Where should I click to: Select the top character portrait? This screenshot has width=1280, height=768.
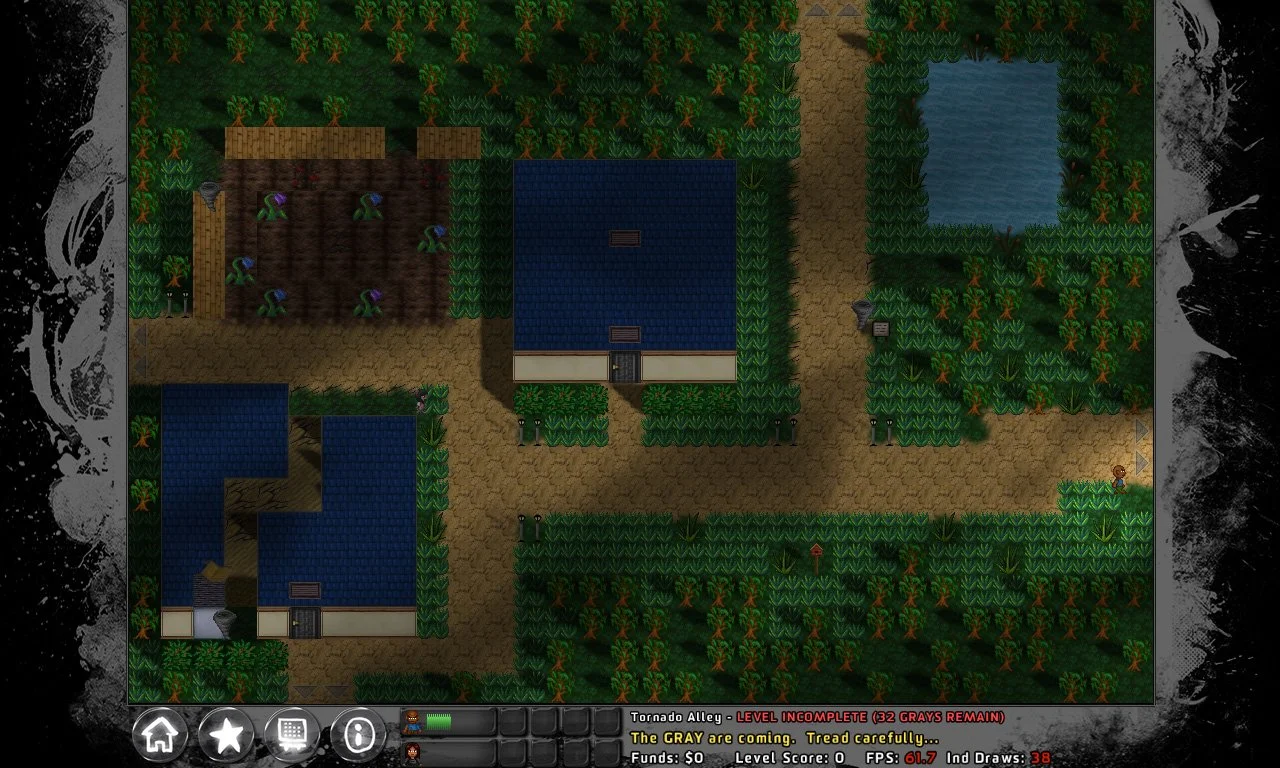click(x=412, y=719)
